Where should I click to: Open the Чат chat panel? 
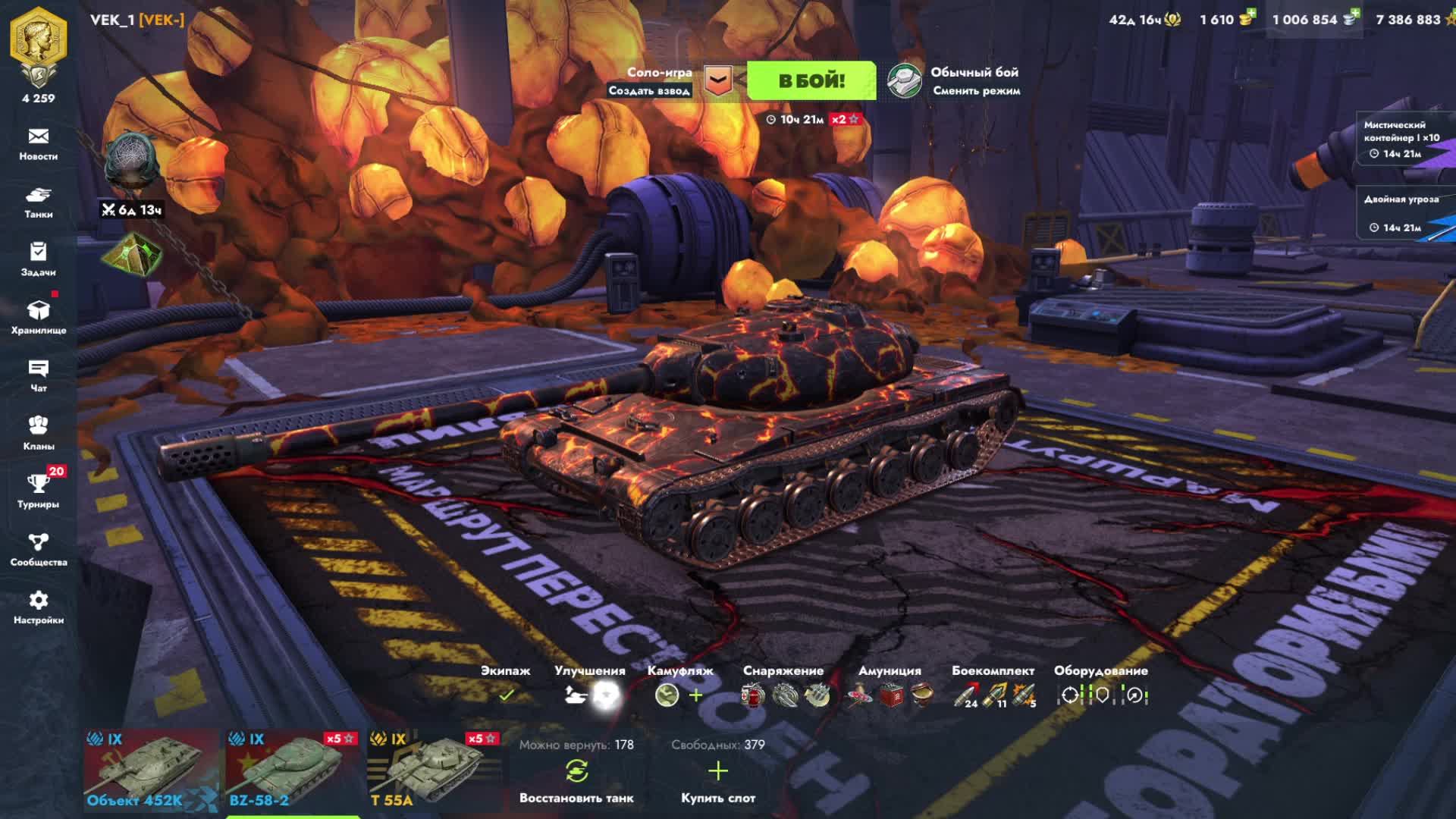pyautogui.click(x=39, y=376)
